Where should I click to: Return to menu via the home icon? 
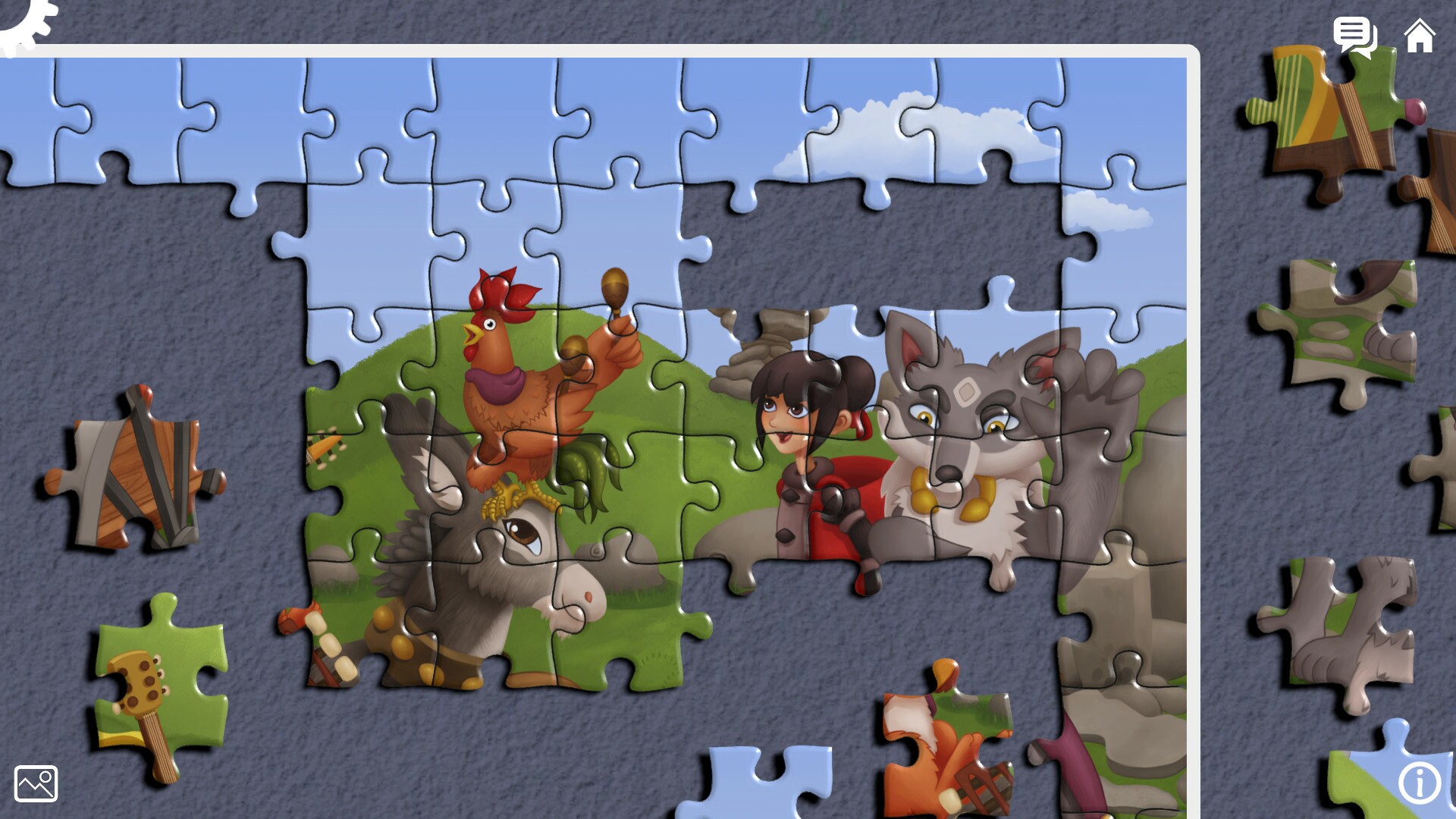(1419, 36)
